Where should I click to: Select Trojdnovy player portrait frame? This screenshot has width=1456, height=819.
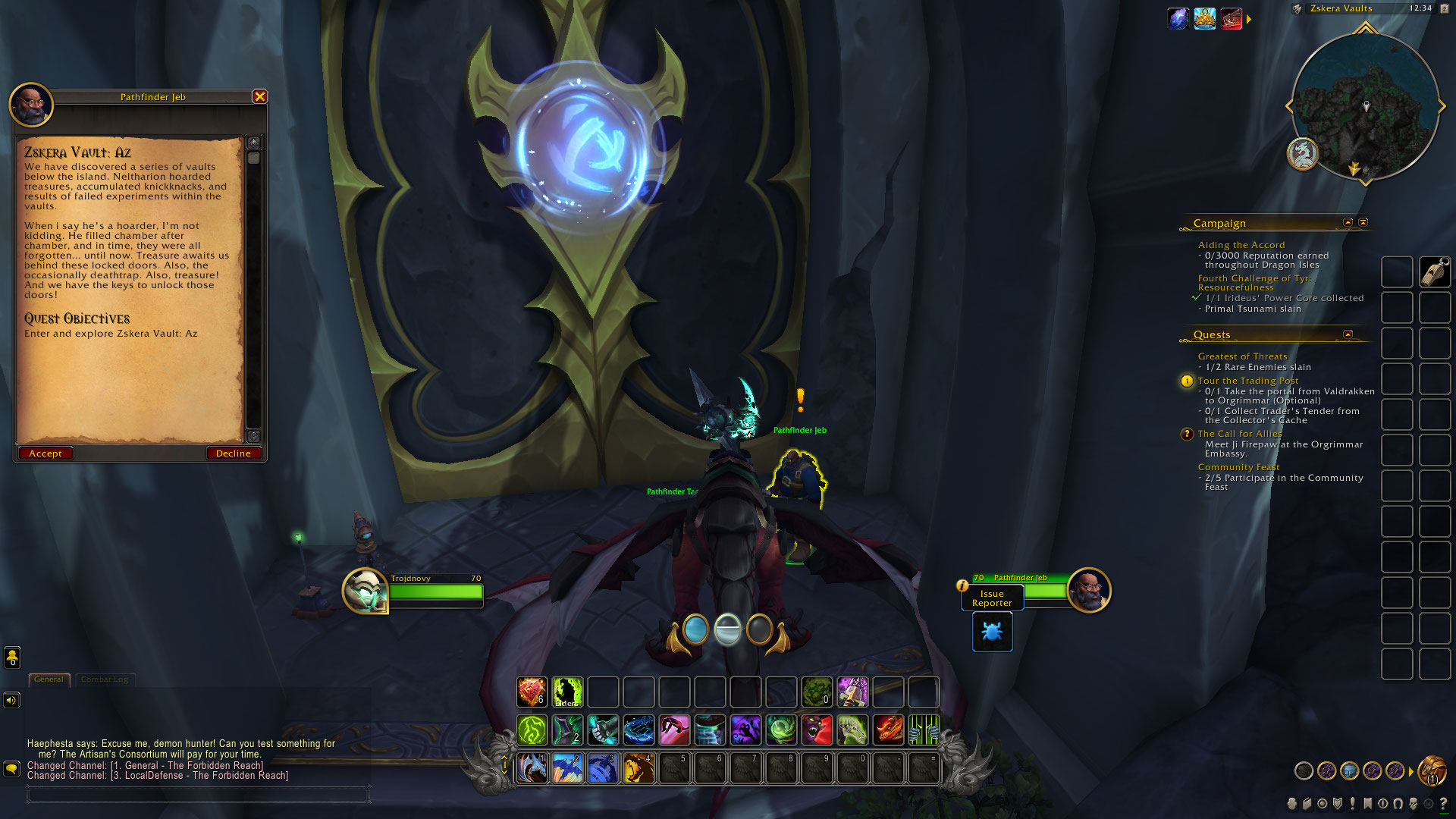(365, 591)
